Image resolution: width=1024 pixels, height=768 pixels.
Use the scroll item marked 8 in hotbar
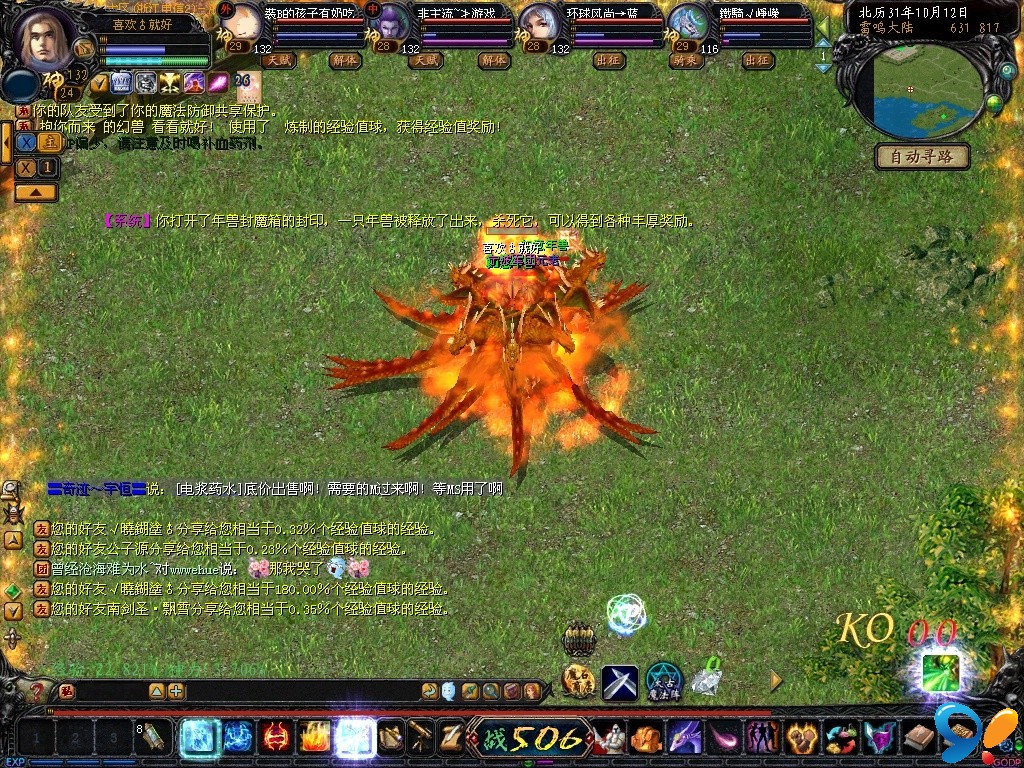[155, 738]
